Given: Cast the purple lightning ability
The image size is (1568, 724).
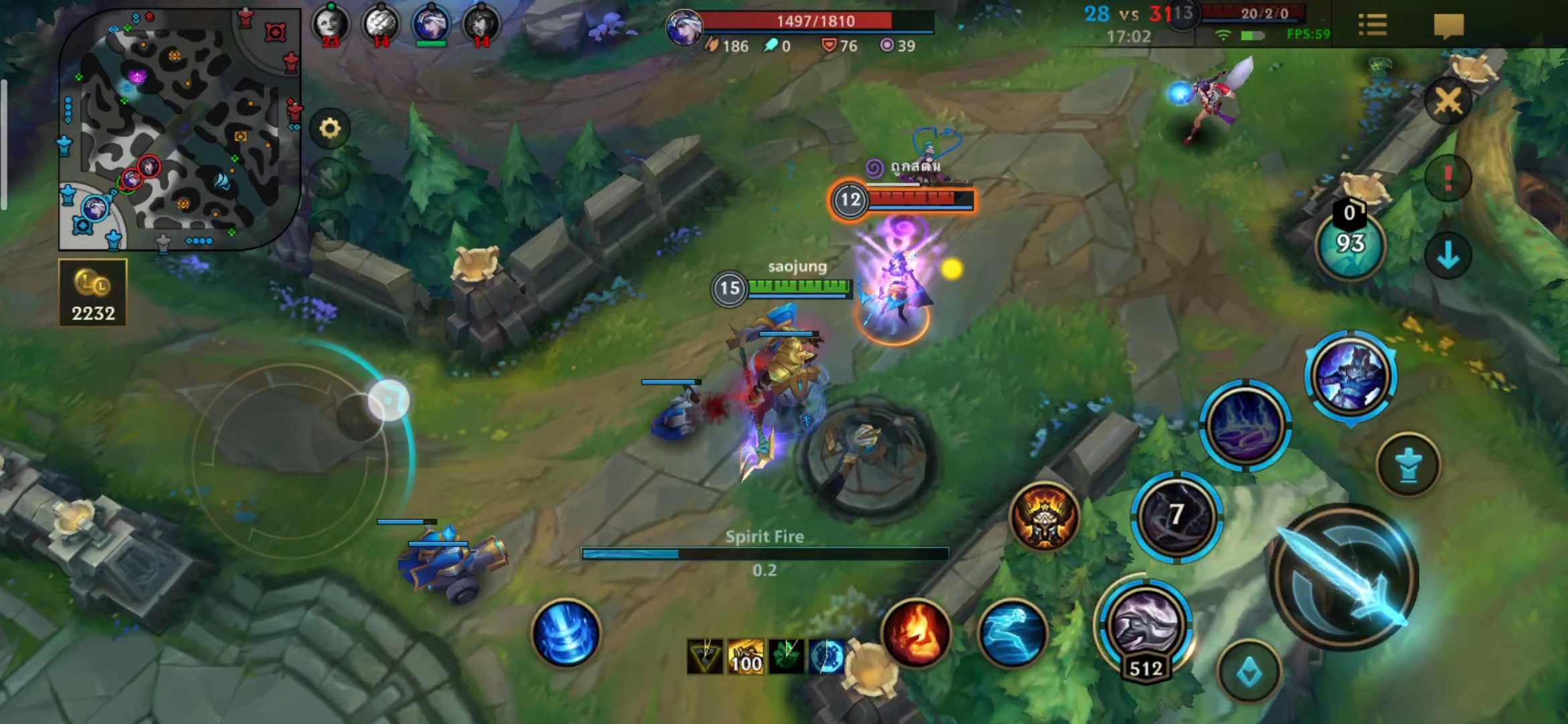Looking at the screenshot, I should tap(1245, 424).
